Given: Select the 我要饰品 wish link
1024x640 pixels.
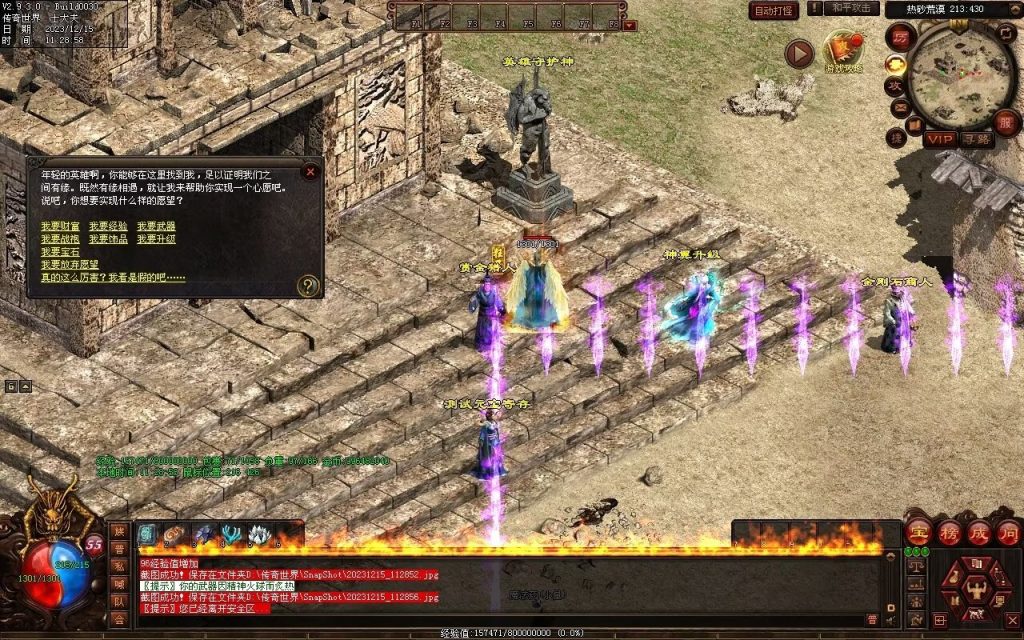Looking at the screenshot, I should coord(108,240).
